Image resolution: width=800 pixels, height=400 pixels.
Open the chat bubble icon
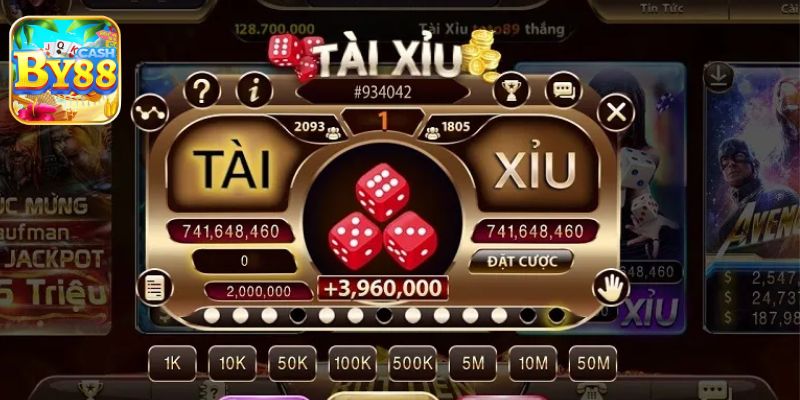(x=563, y=91)
